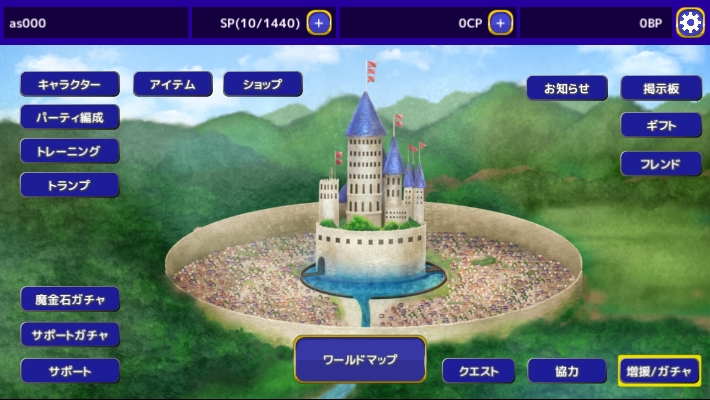Open サポートガチャ
Viewport: 710px width, 400px height.
tap(70, 335)
